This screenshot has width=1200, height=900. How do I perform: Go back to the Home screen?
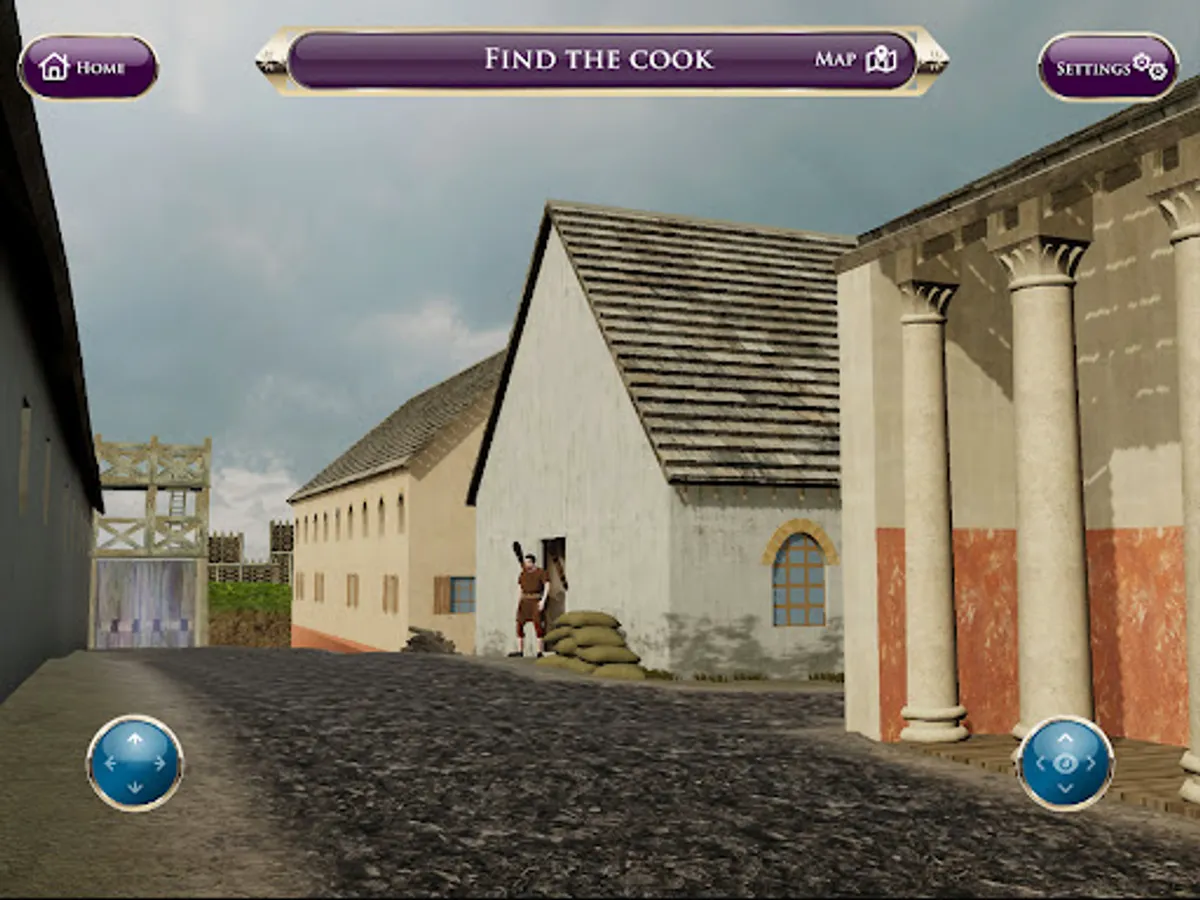click(88, 67)
